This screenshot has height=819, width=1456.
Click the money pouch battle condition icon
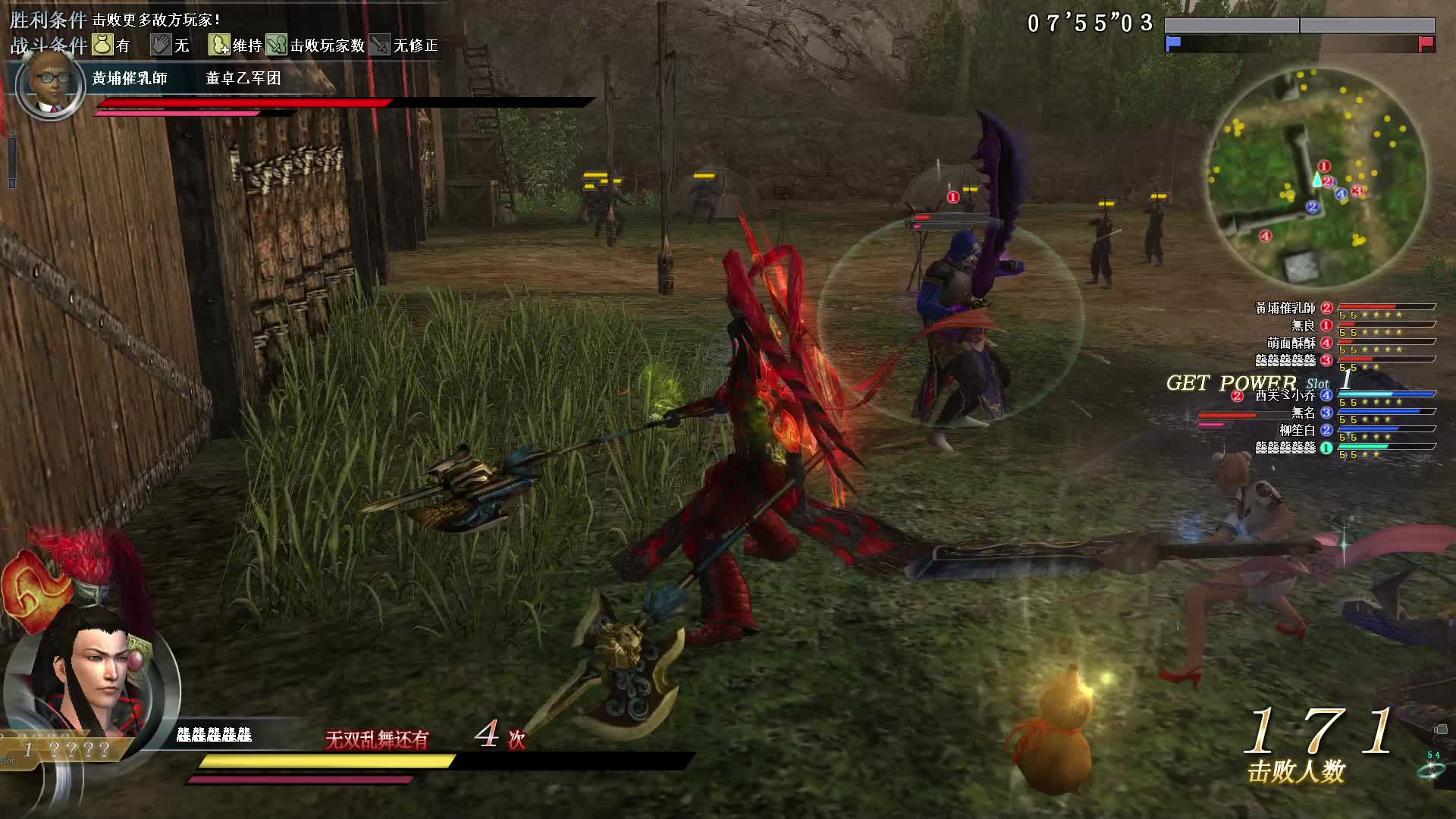pyautogui.click(x=102, y=45)
